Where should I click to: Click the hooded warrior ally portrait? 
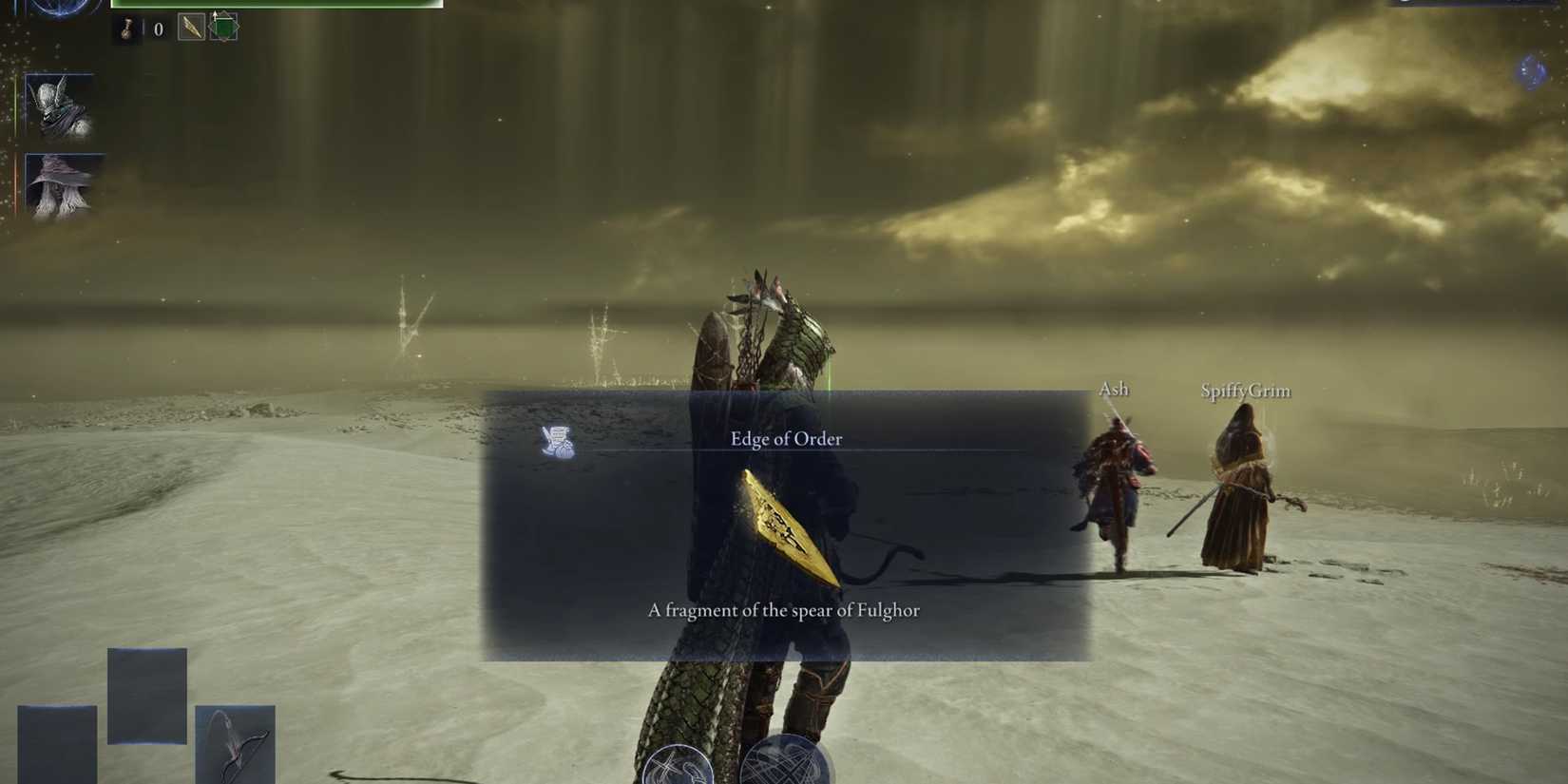tap(61, 107)
